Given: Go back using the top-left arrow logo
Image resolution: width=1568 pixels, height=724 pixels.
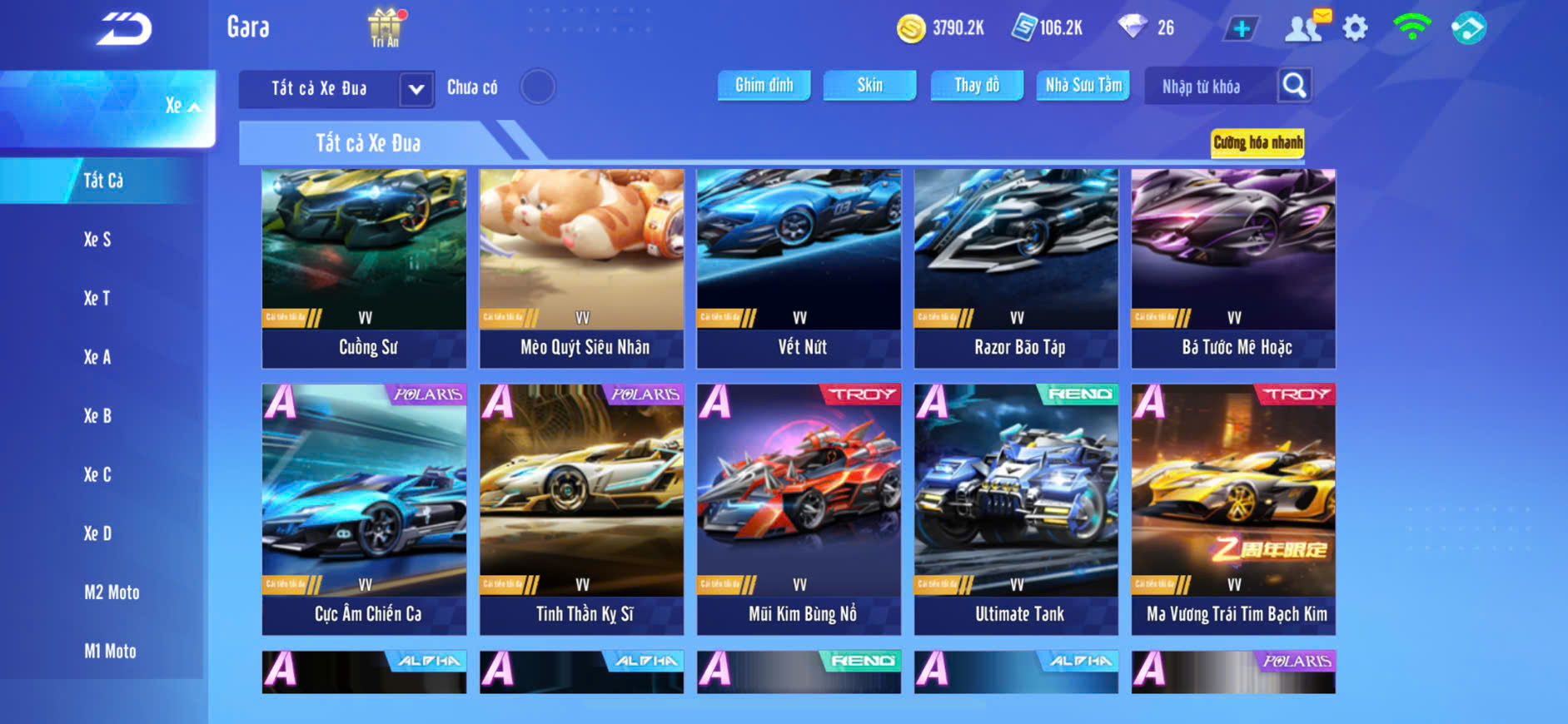Looking at the screenshot, I should pyautogui.click(x=124, y=29).
